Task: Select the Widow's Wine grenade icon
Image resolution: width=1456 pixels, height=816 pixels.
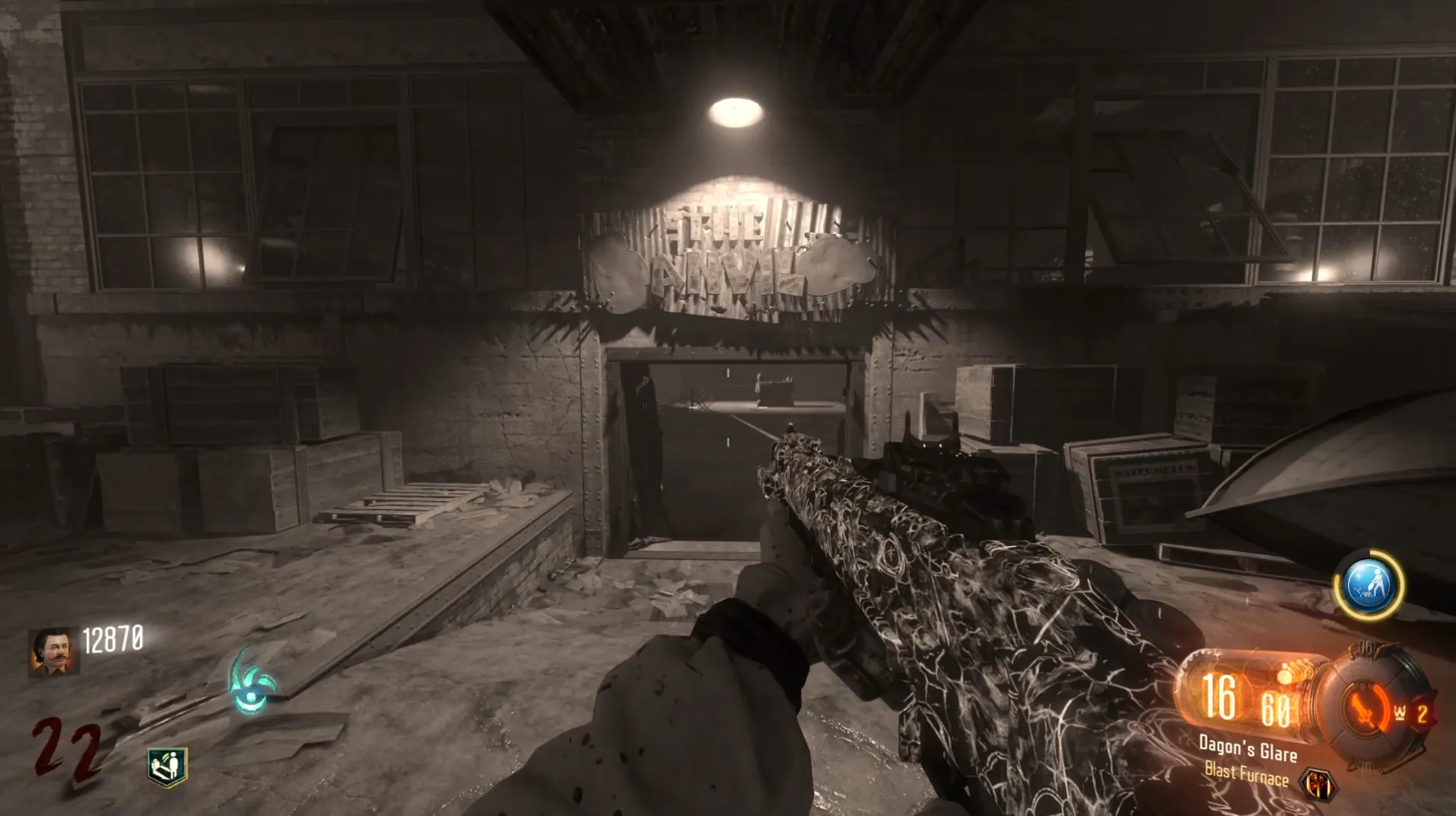Action: [1400, 713]
